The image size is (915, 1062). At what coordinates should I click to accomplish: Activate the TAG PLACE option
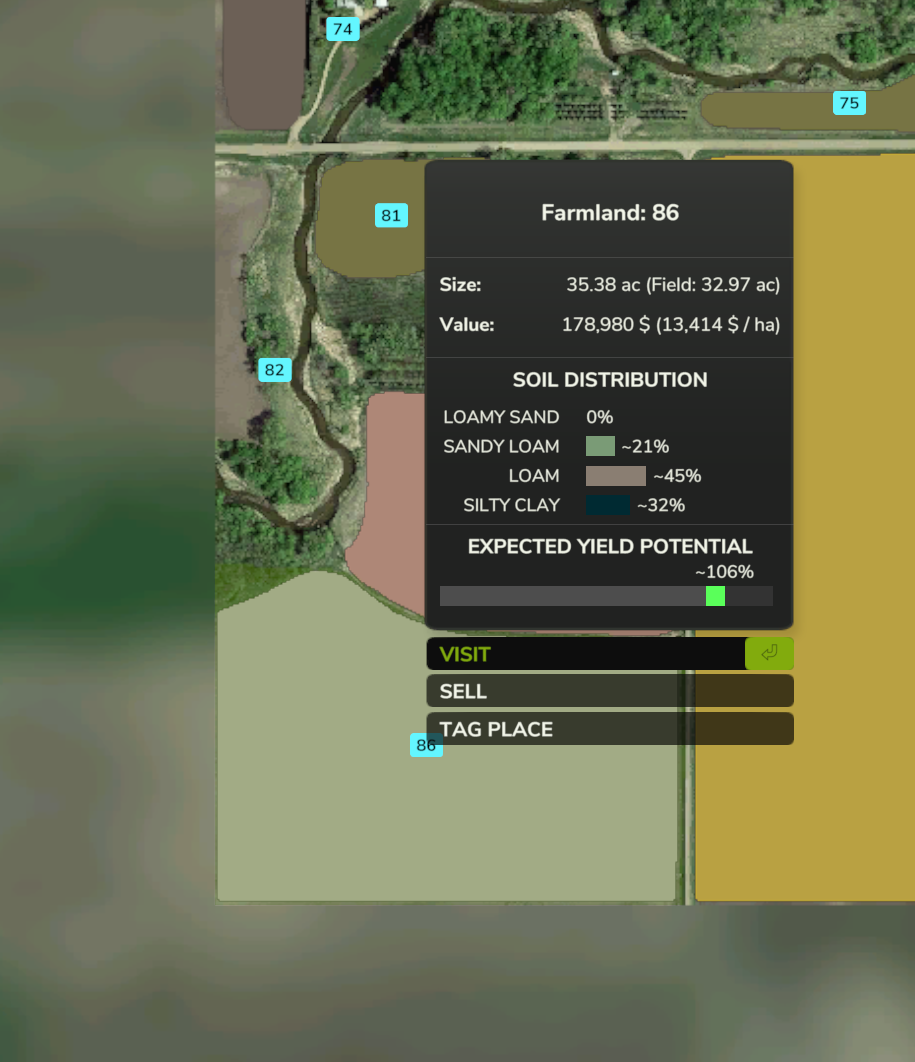coord(609,729)
